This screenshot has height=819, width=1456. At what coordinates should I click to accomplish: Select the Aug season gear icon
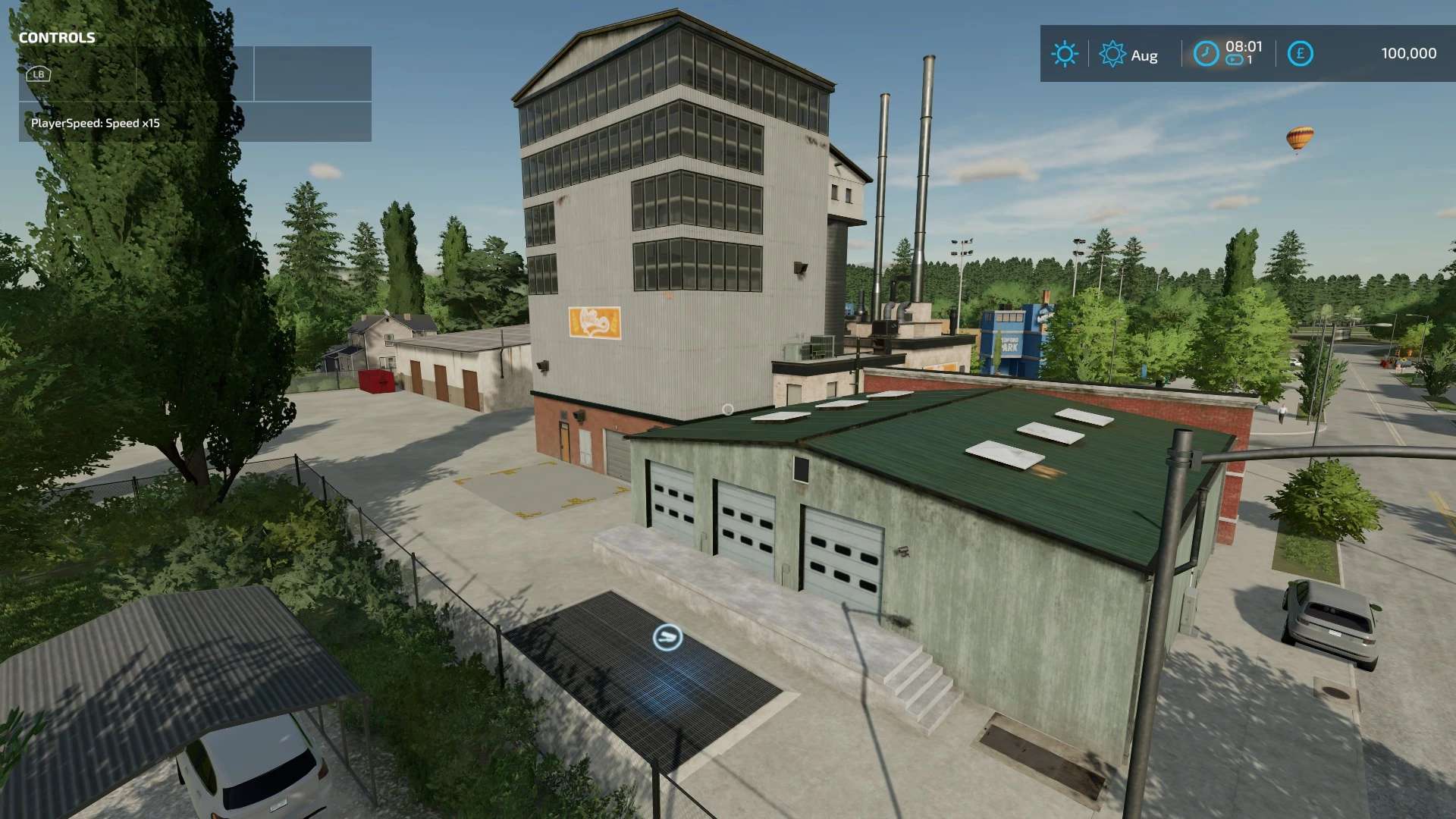tap(1112, 54)
